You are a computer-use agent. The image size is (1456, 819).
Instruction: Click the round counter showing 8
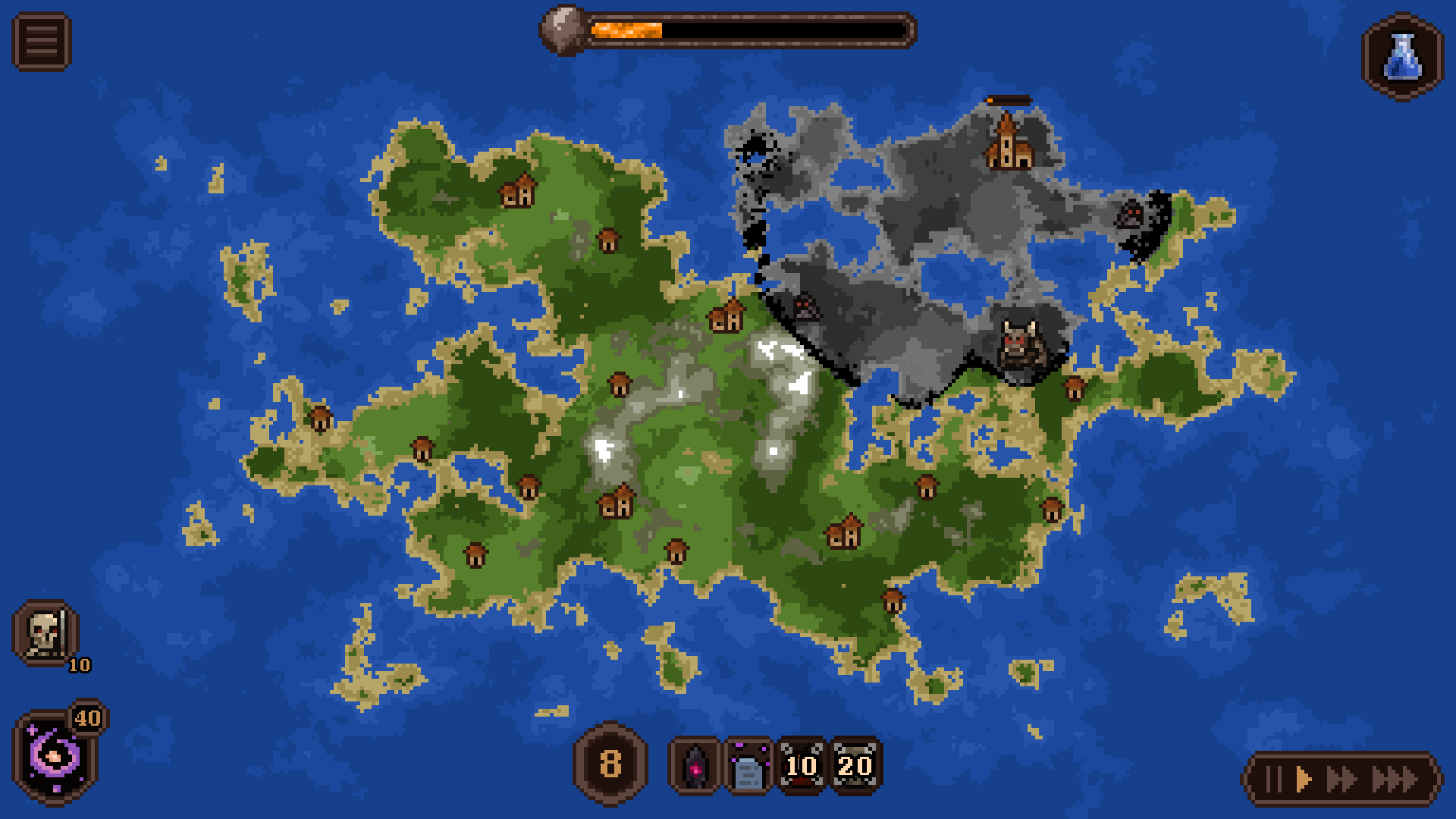tap(610, 764)
